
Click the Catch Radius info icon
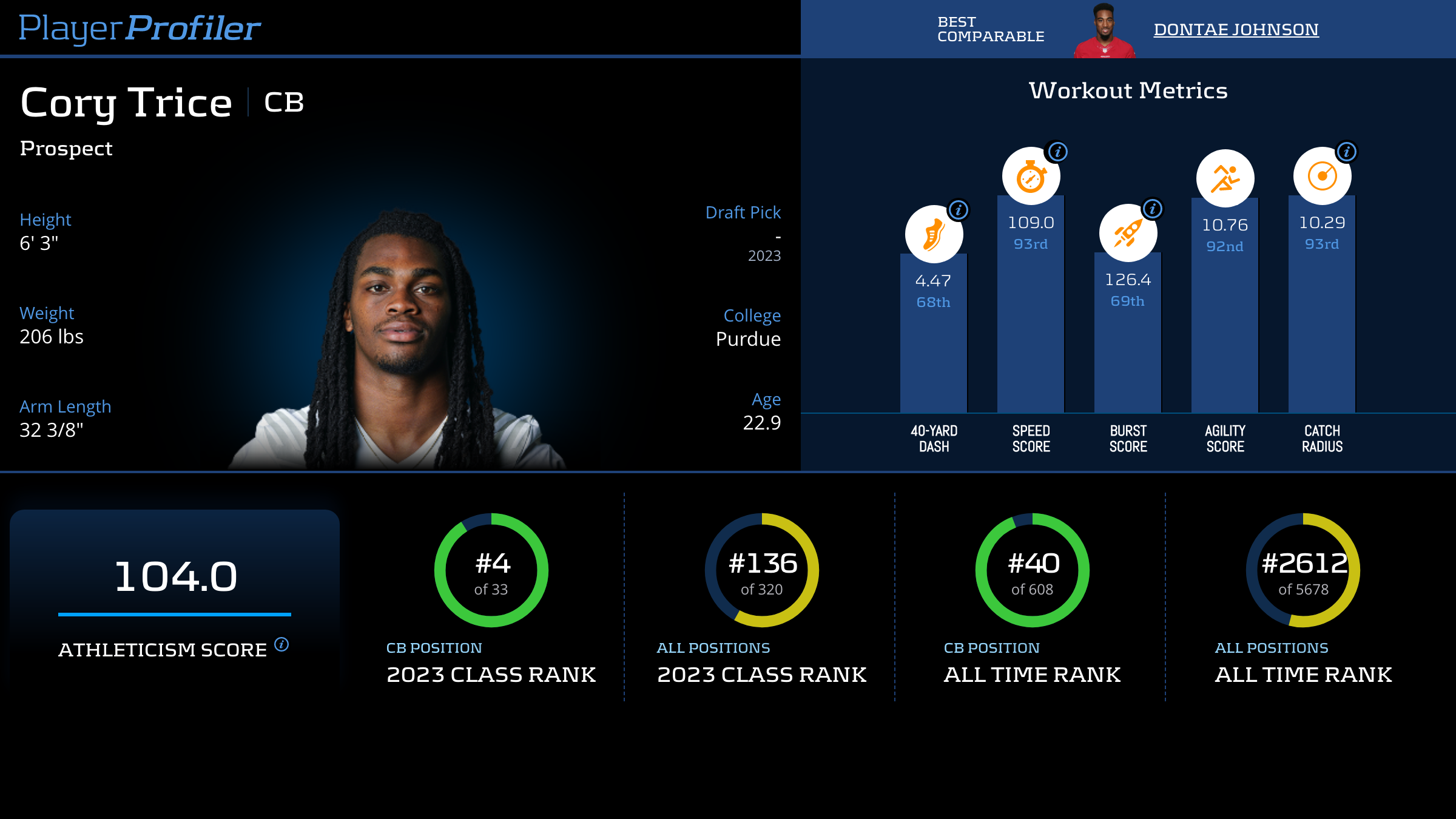(1347, 152)
